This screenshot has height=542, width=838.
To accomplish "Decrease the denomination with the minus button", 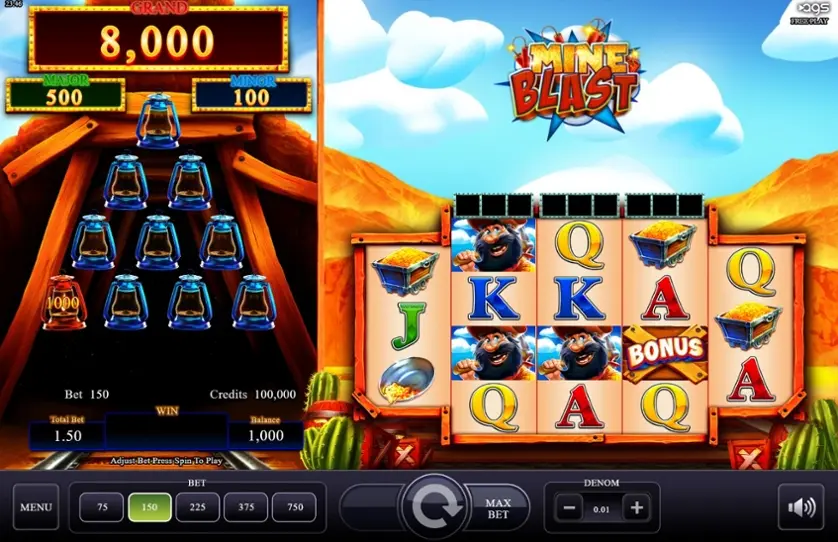I will pyautogui.click(x=568, y=507).
